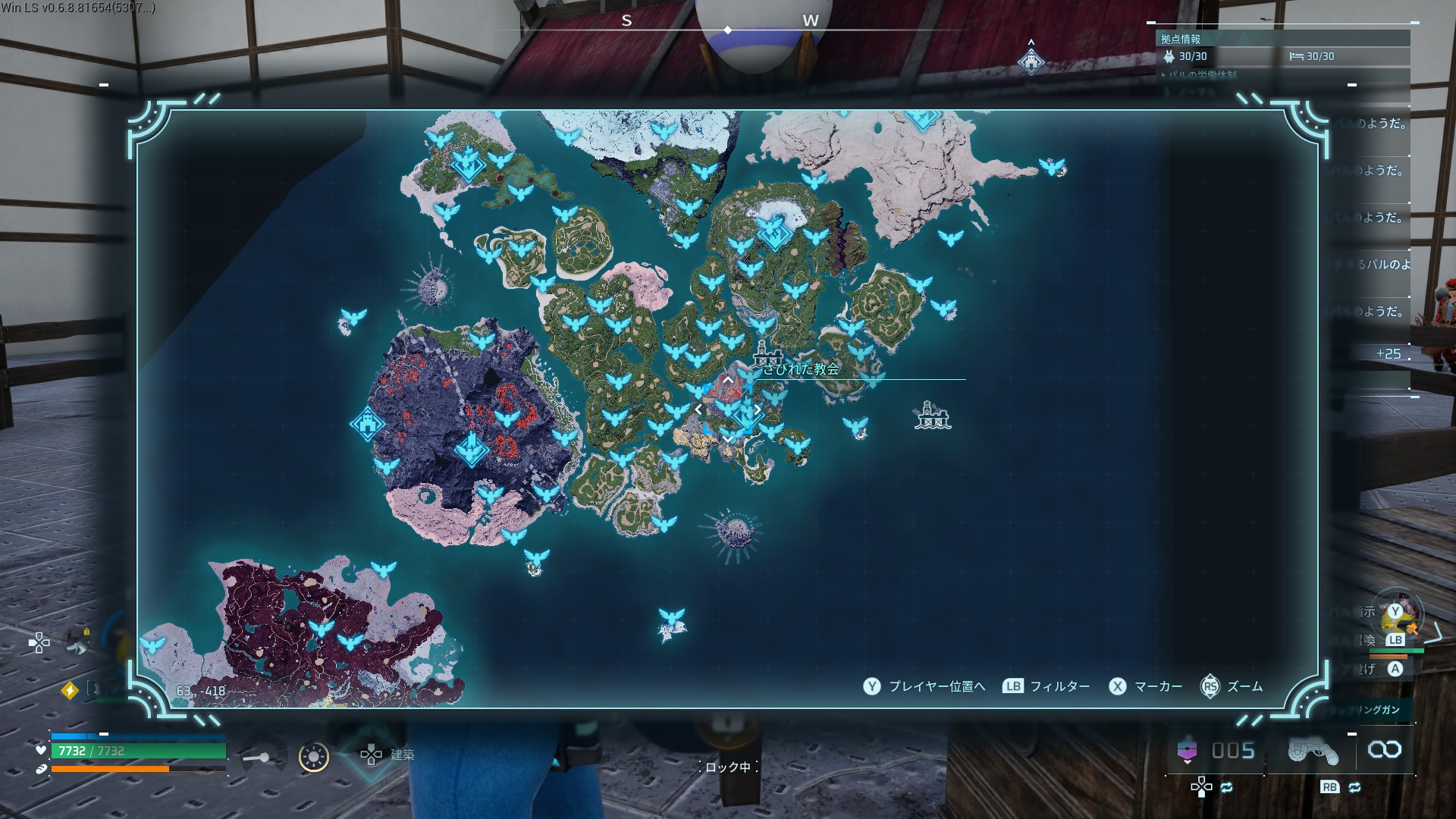Pick the diamond eagle marker on the northwest island
The width and height of the screenshot is (1456, 819).
(467, 164)
